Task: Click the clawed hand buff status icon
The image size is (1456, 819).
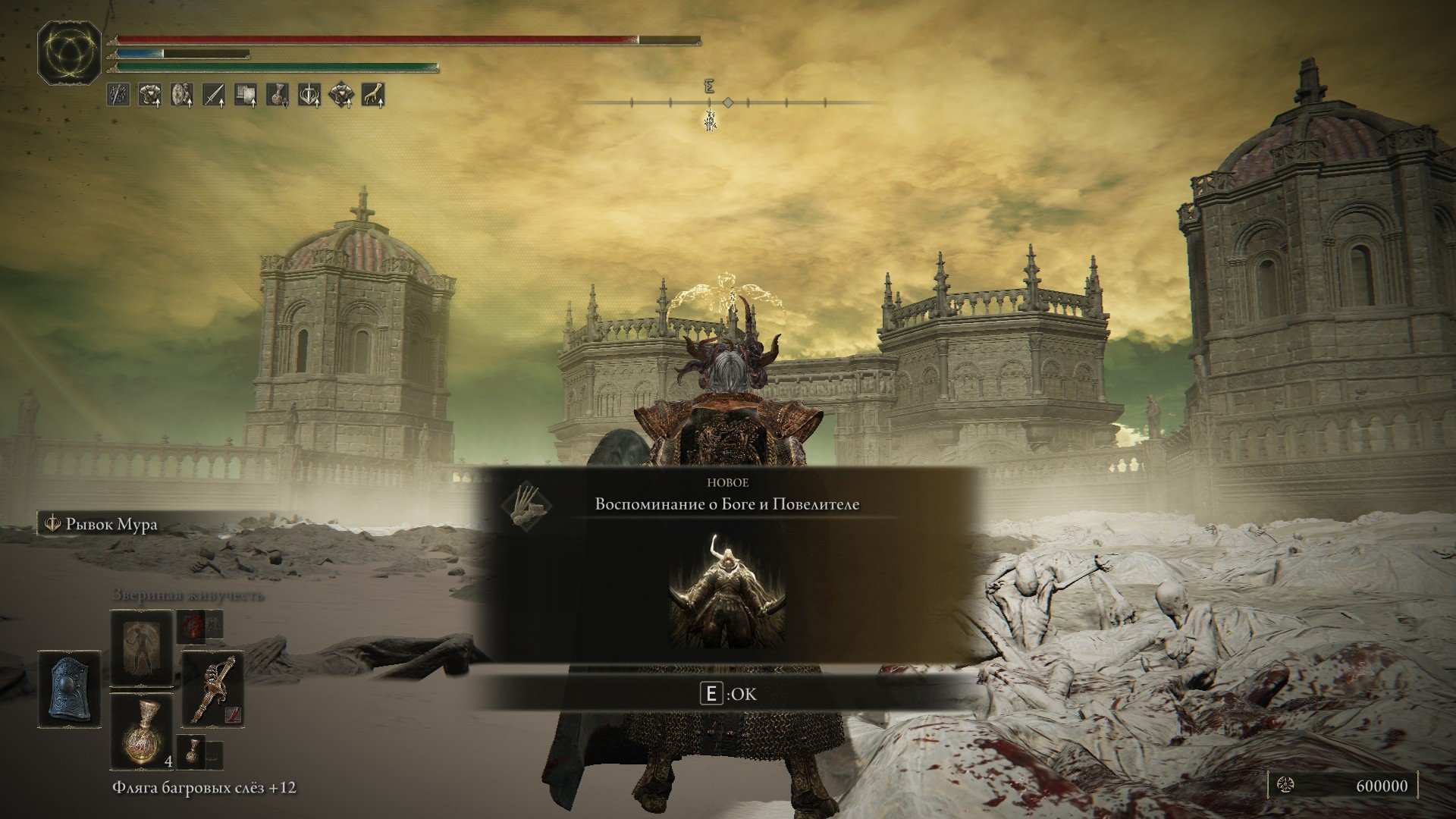Action: (x=372, y=95)
